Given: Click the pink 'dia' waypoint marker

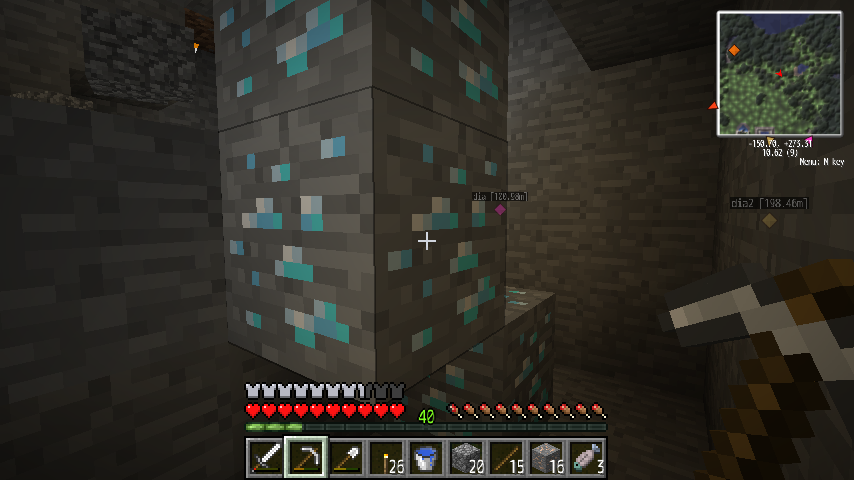Looking at the screenshot, I should tap(500, 209).
